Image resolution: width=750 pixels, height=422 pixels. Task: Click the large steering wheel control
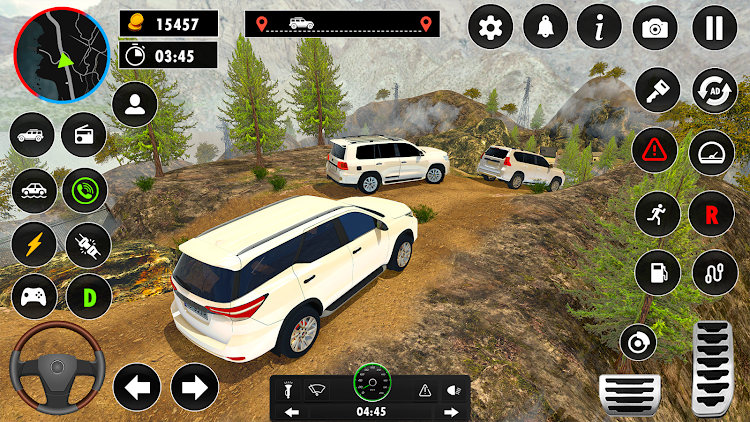pos(55,368)
